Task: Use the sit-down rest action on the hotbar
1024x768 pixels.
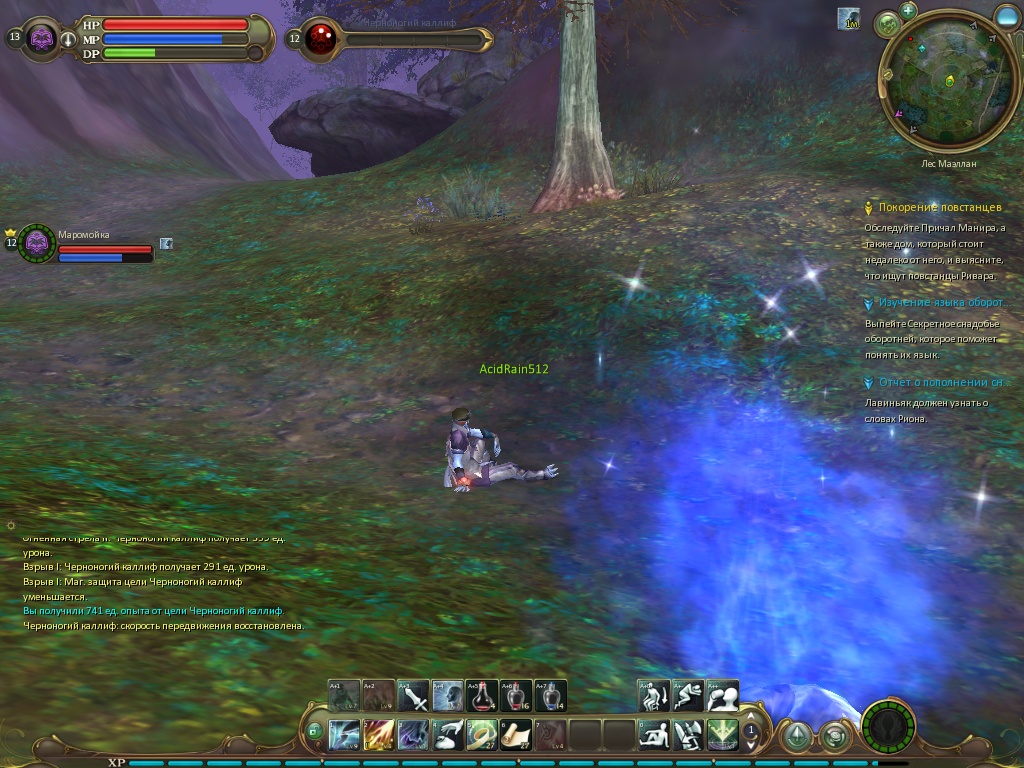Action: pos(654,735)
